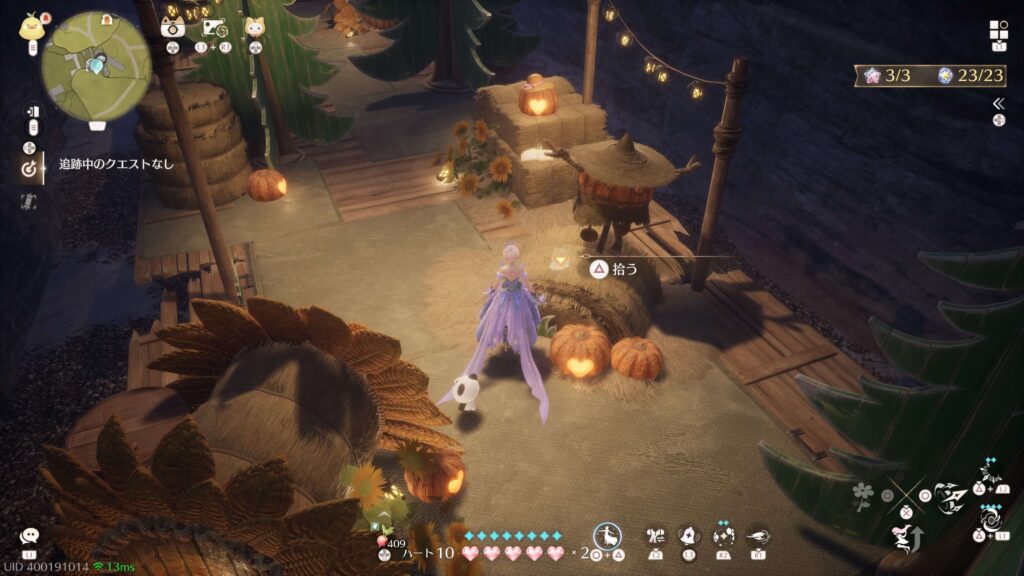This screenshot has height=576, width=1024.
Task: Open the cat camera photo mode
Action: pyautogui.click(x=173, y=27)
